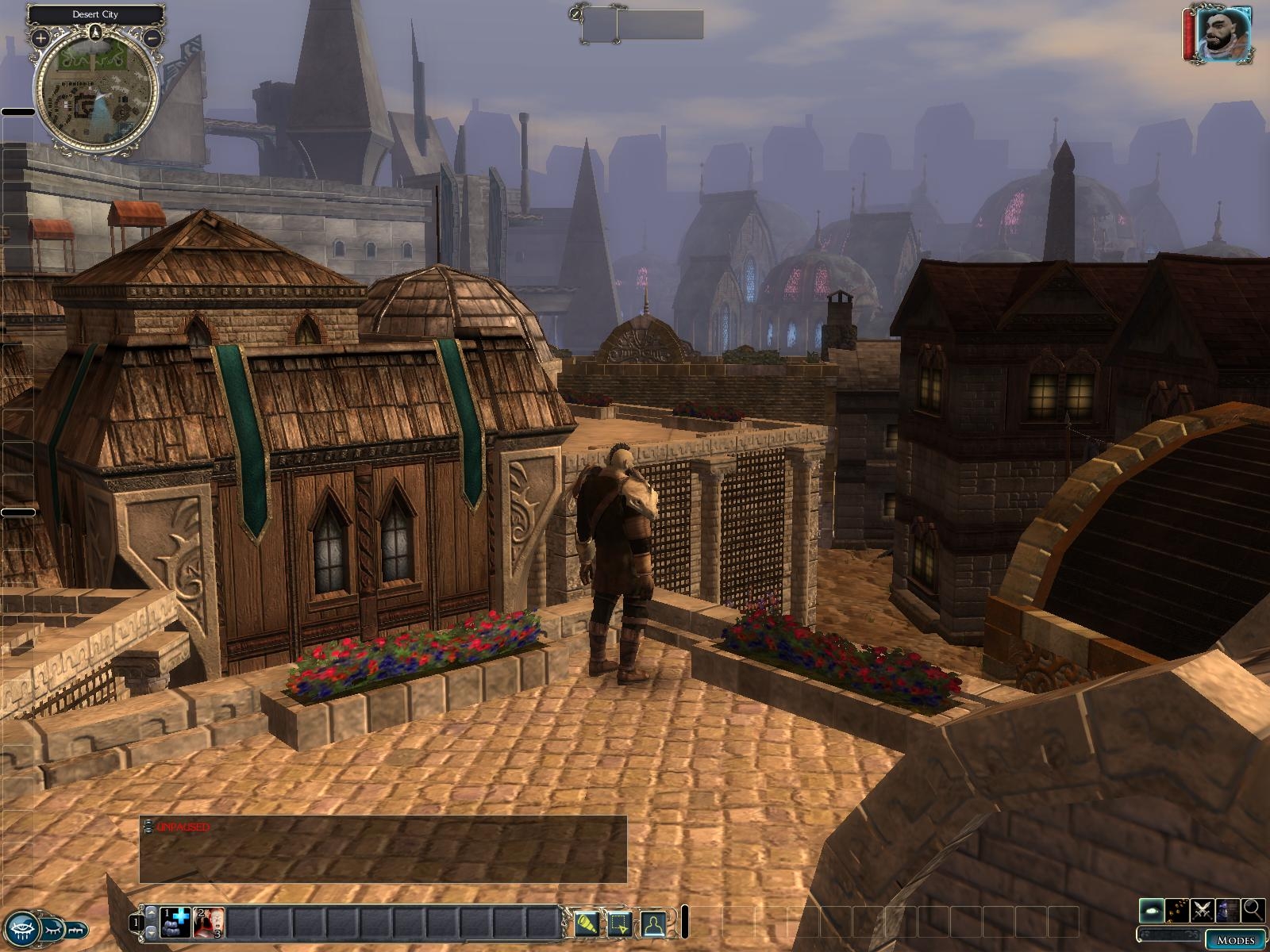Click the circular Desert City minimap

(97, 95)
